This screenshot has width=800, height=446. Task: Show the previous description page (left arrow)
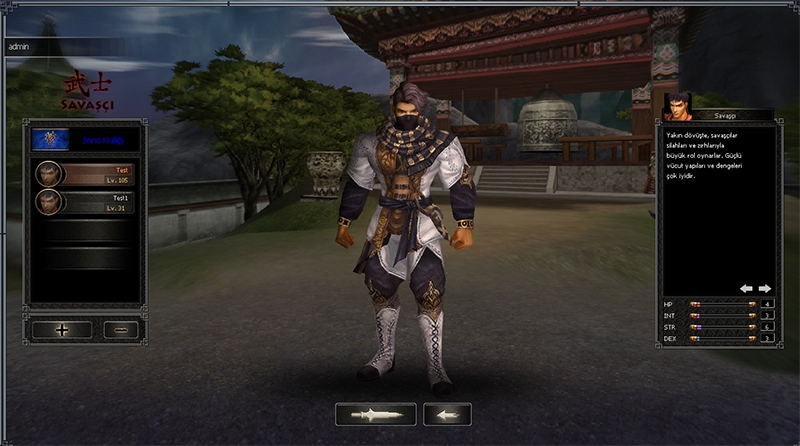[746, 288]
